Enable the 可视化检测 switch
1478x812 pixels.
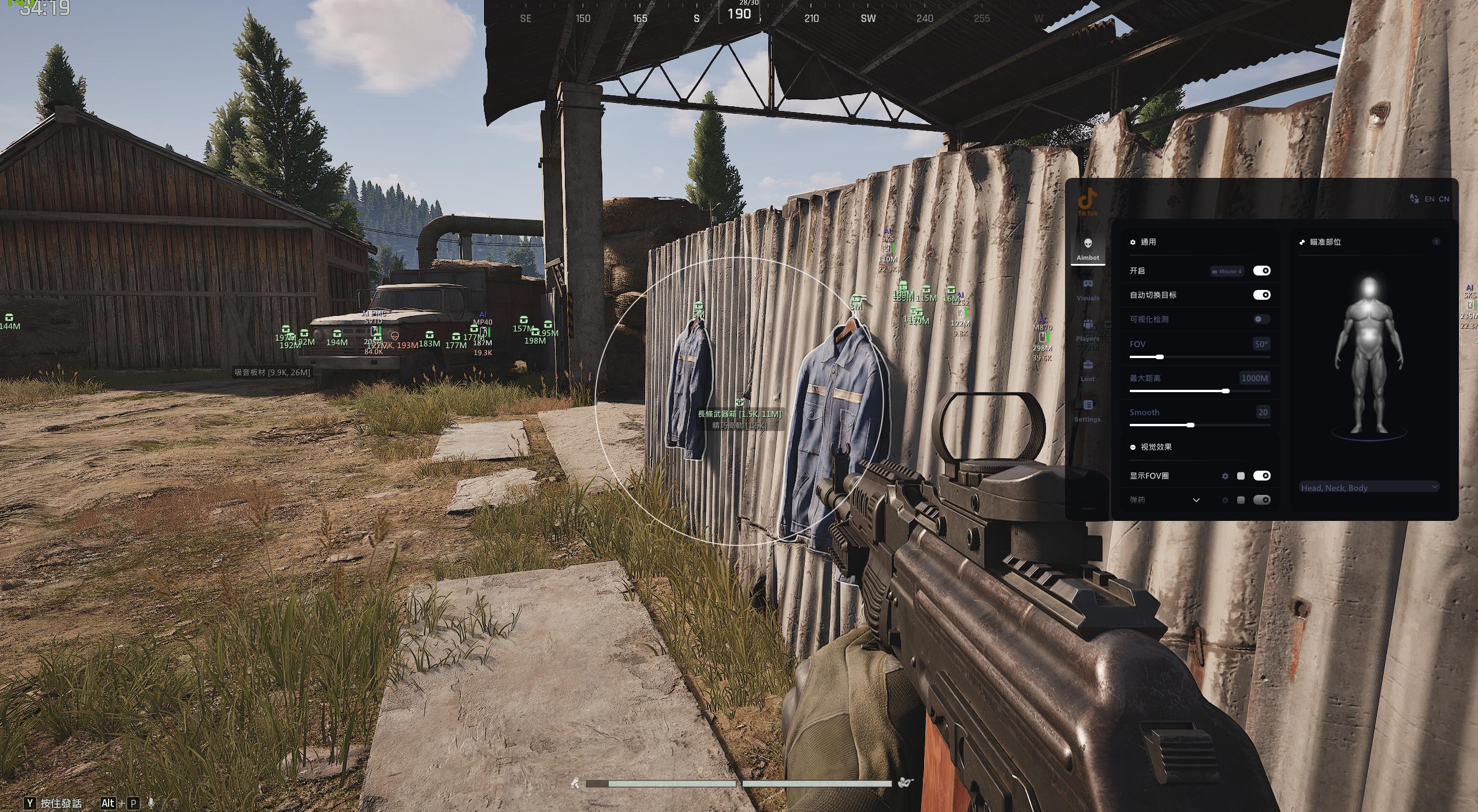tap(1261, 319)
